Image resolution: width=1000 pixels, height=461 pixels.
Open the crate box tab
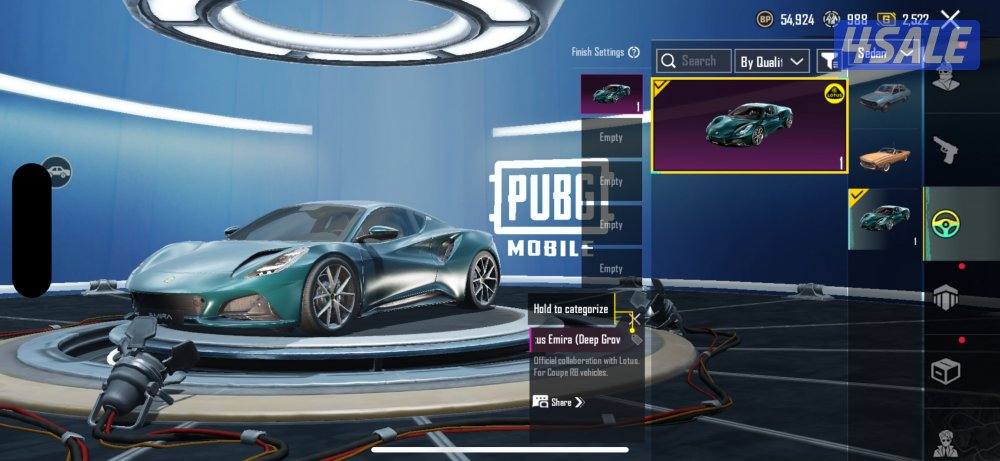point(945,371)
